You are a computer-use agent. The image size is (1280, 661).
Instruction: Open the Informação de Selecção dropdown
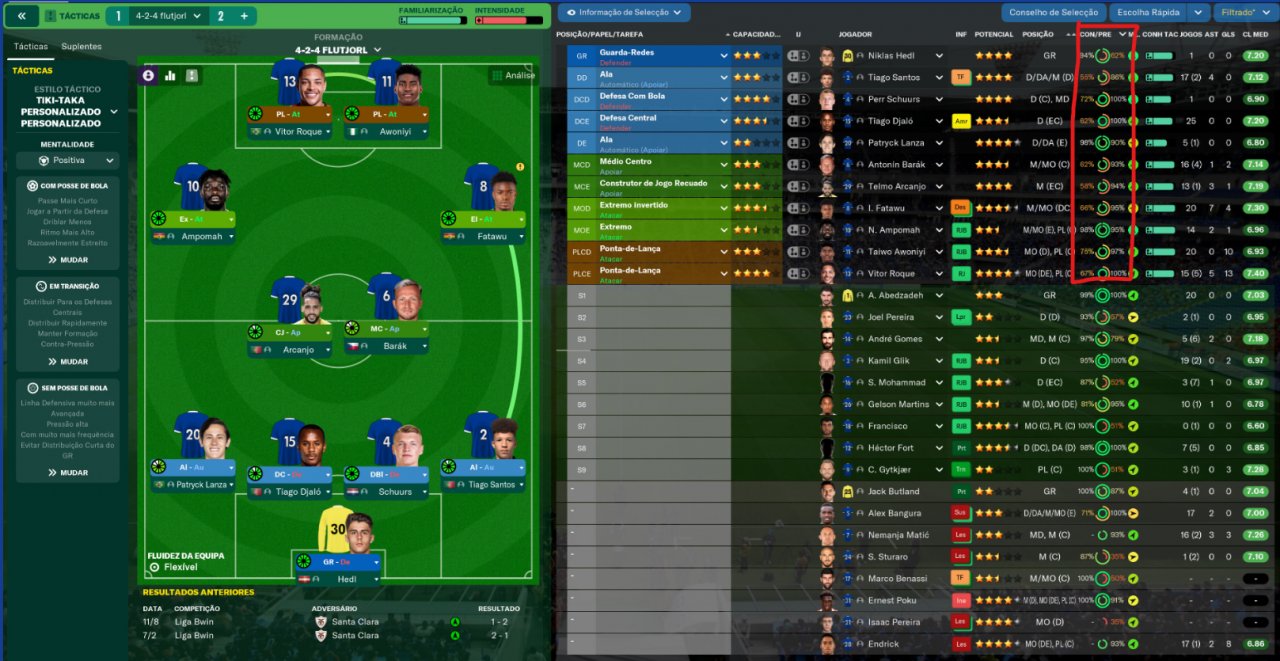[x=624, y=13]
